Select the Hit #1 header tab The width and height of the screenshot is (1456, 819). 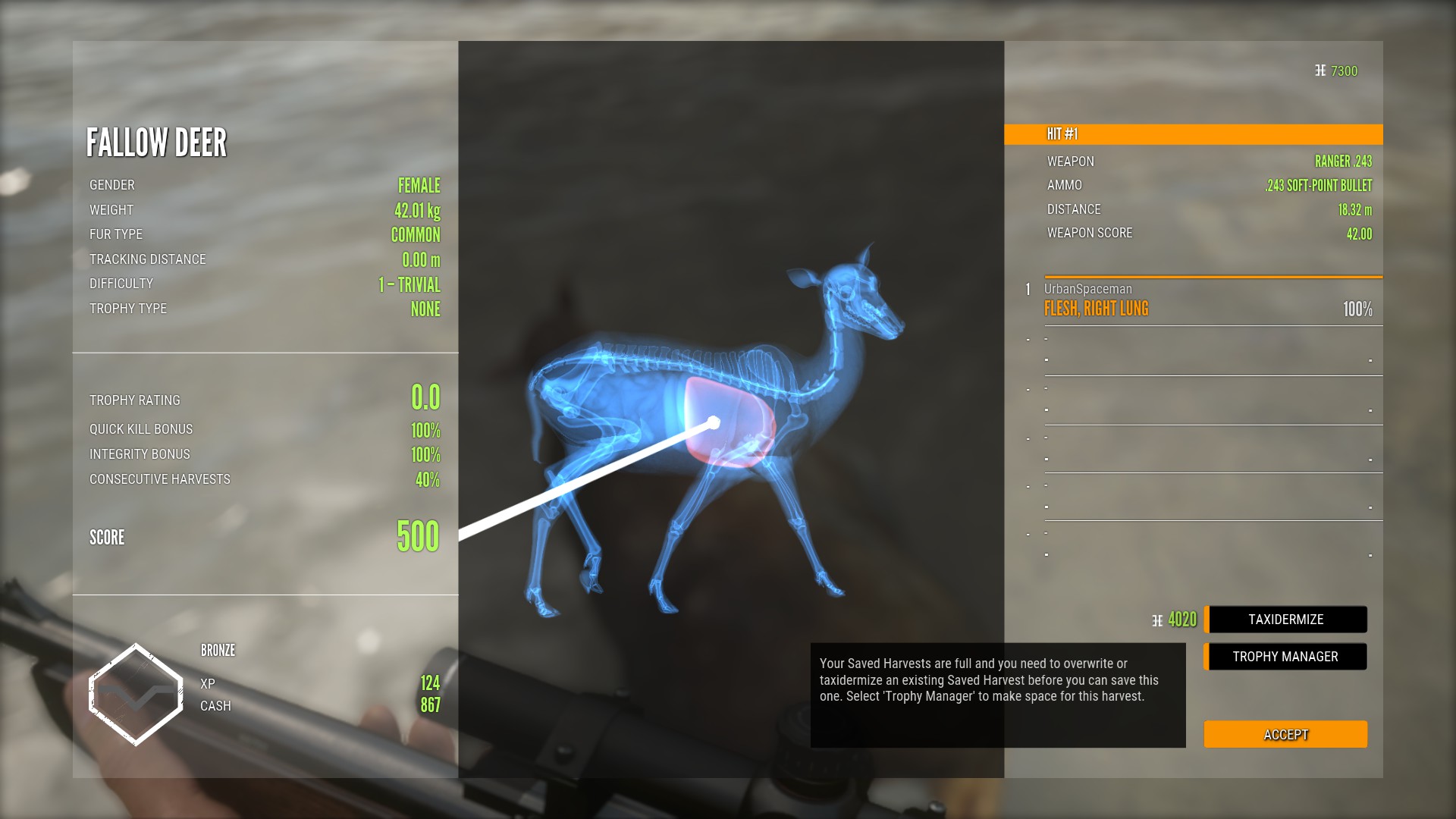pos(1193,134)
